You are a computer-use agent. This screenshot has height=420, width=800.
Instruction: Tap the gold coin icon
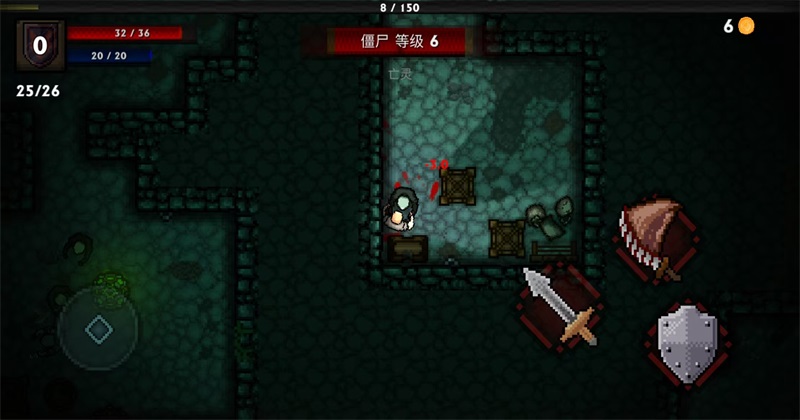pyautogui.click(x=746, y=26)
